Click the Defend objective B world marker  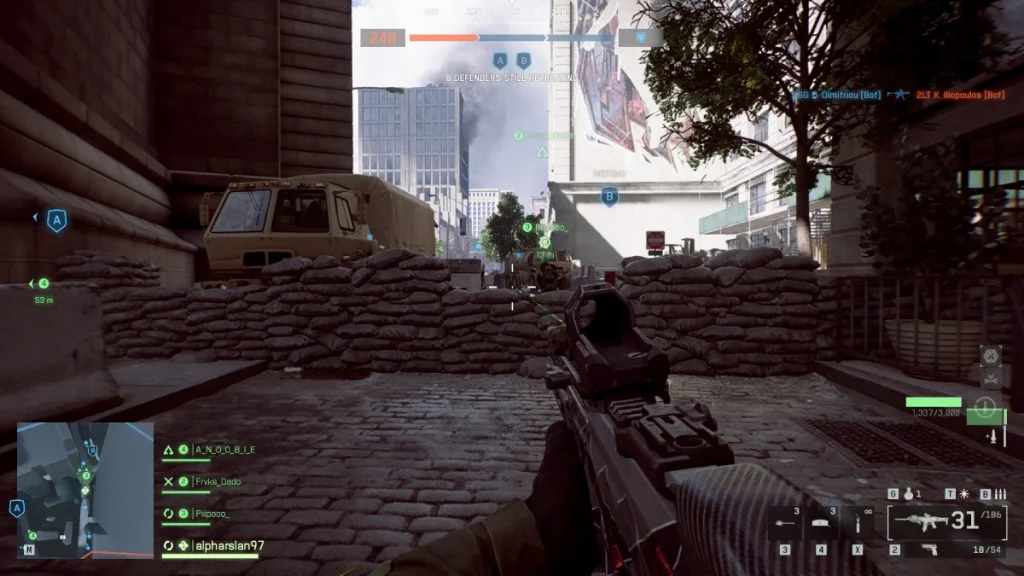(609, 196)
